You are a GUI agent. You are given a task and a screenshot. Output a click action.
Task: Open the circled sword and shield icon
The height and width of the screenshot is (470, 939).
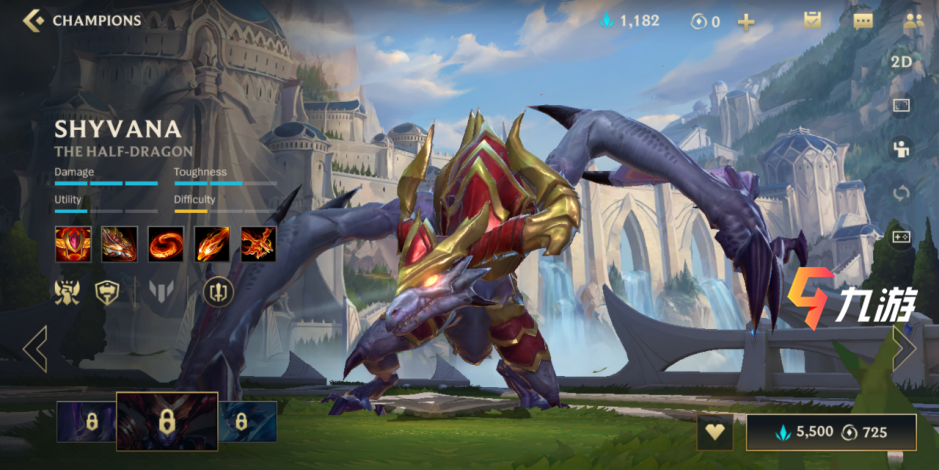(x=218, y=291)
